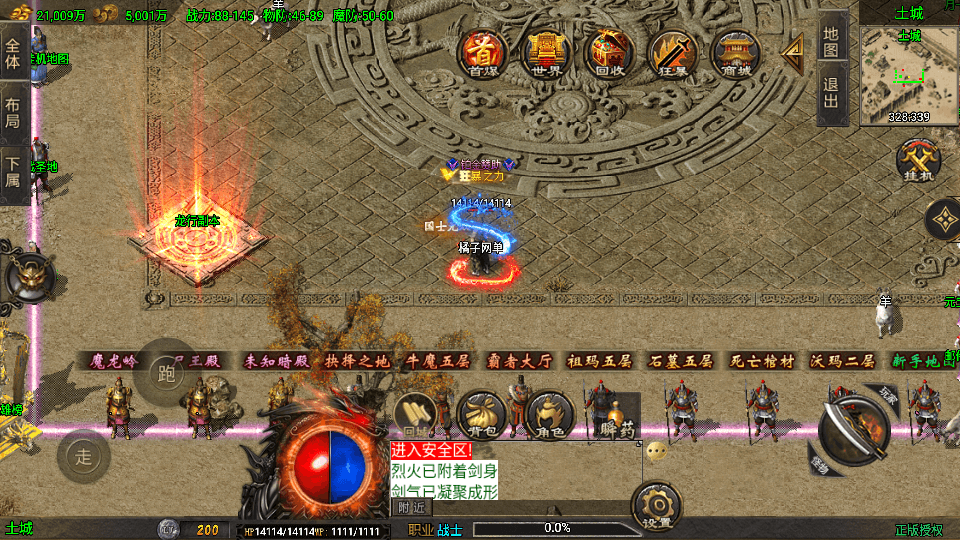Screen dimensions: 960x540
Task: Open the 世界 world icon
Action: tap(546, 52)
